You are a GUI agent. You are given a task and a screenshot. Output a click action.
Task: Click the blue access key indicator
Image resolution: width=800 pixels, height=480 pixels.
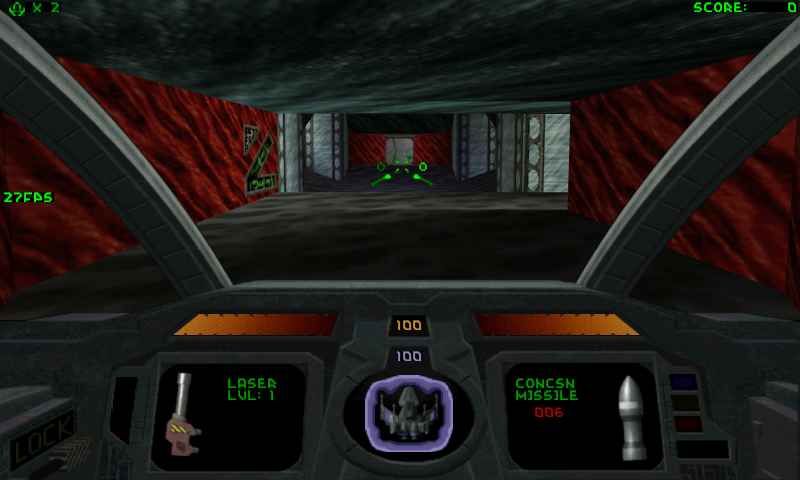coord(685,381)
